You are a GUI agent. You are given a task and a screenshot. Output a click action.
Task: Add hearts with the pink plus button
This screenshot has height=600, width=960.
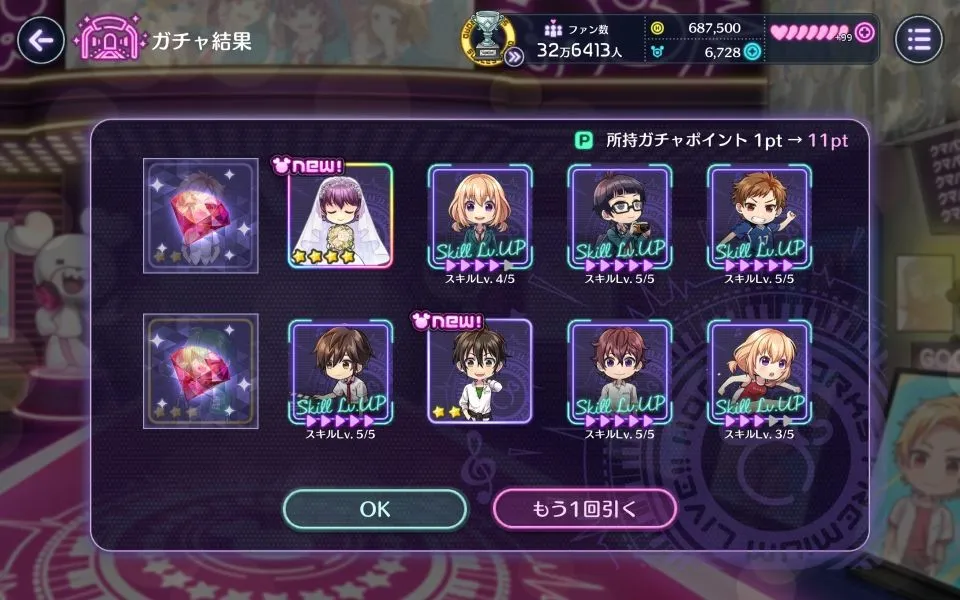(x=865, y=32)
